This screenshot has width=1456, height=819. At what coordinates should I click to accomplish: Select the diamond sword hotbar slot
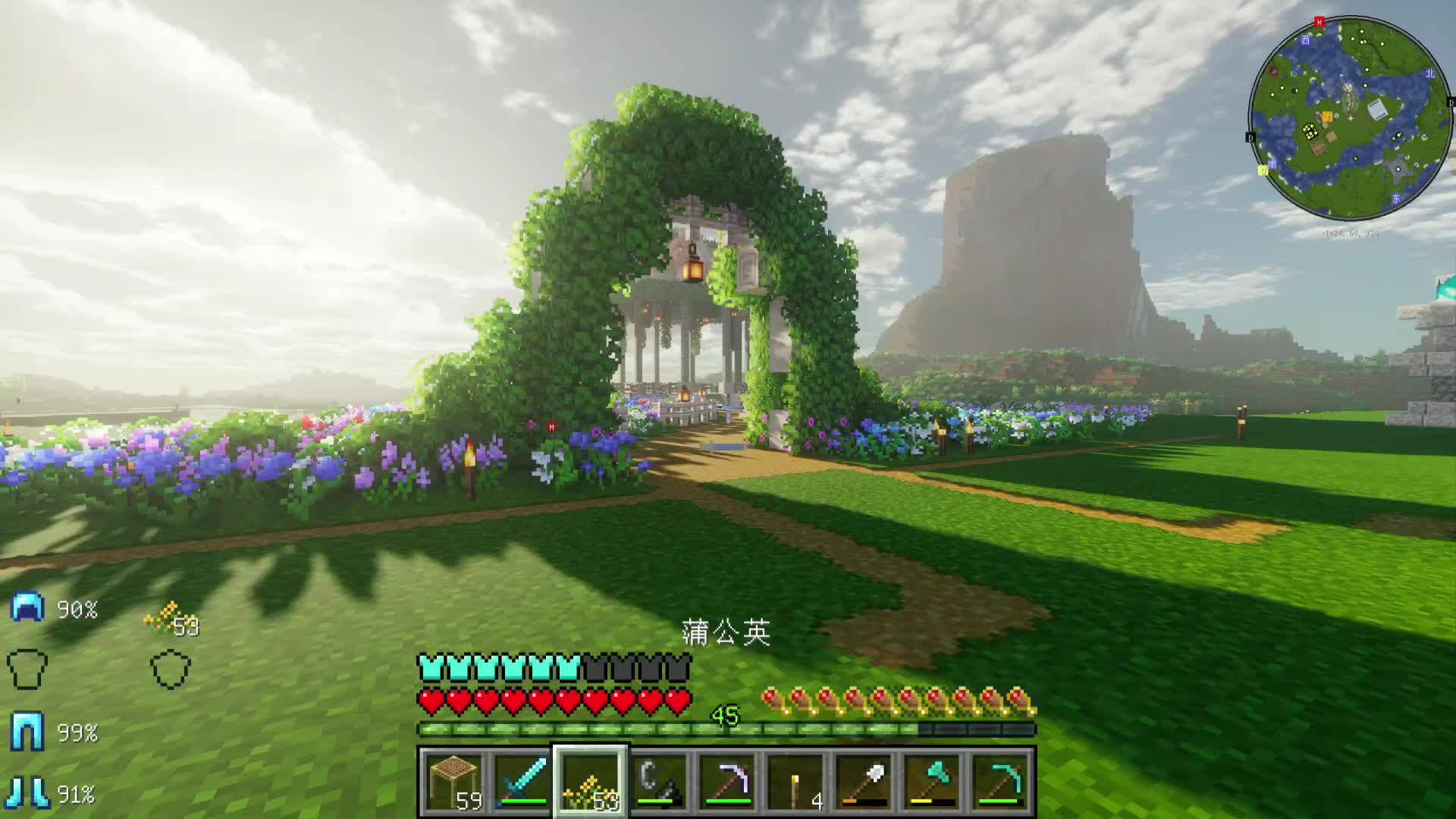tap(522, 781)
